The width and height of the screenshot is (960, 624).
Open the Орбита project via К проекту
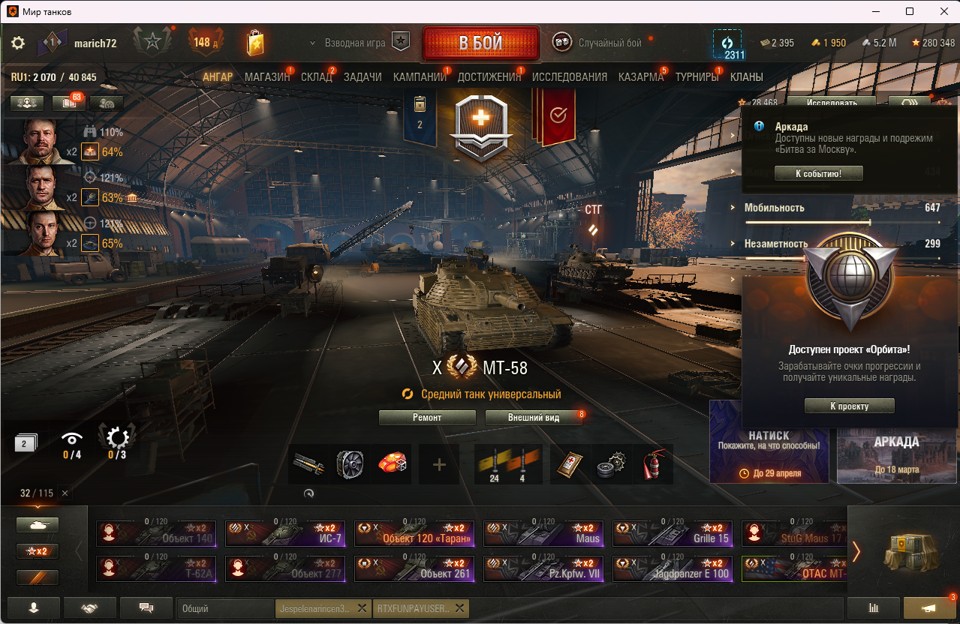(x=849, y=406)
